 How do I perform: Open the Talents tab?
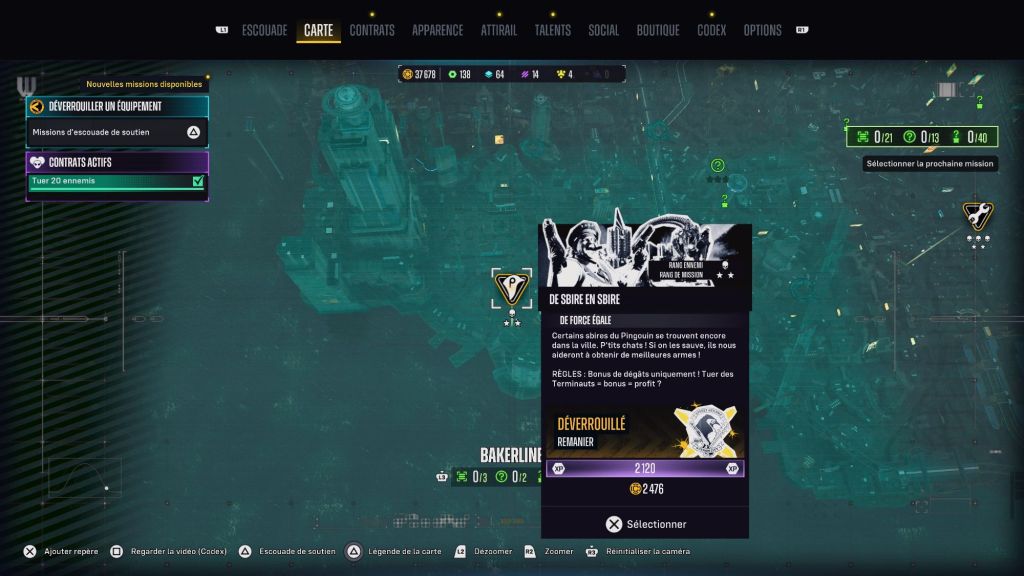[x=552, y=30]
